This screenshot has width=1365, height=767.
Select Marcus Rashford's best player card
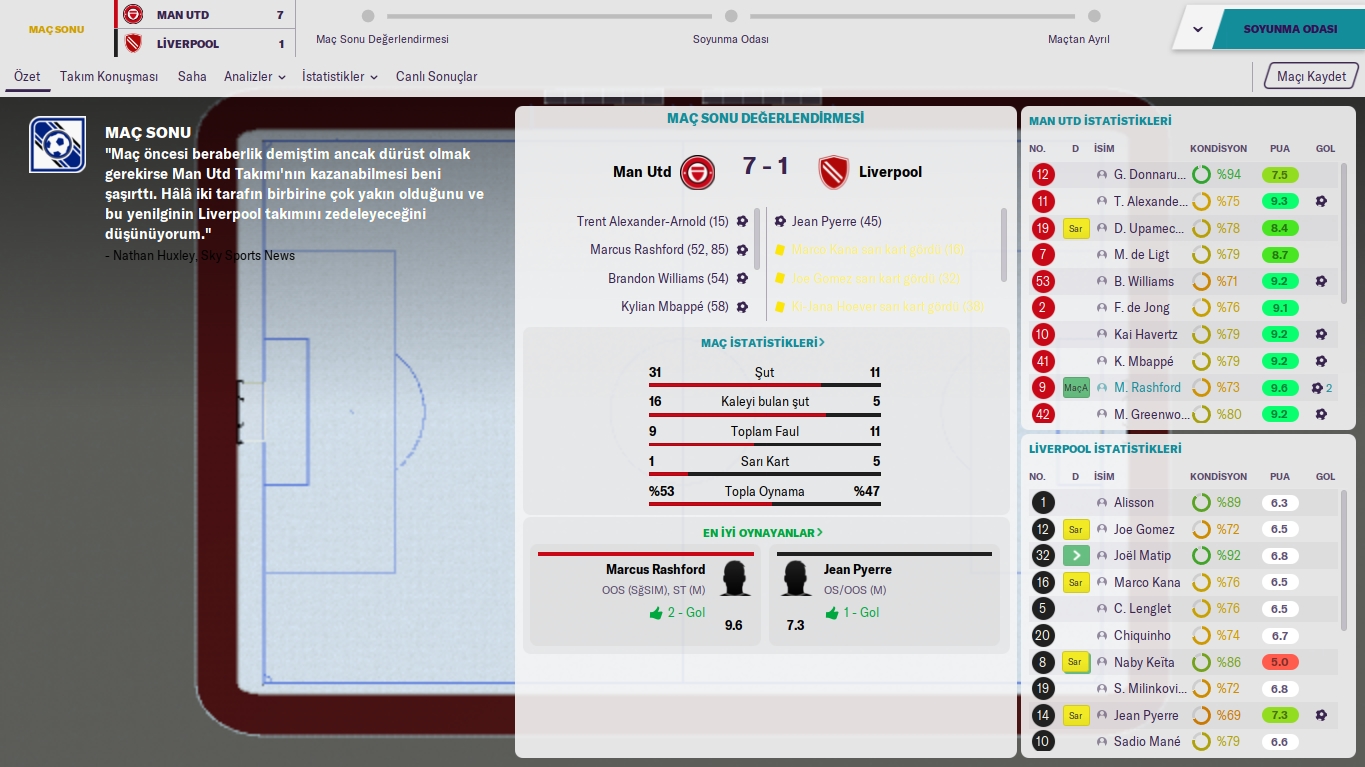(646, 594)
